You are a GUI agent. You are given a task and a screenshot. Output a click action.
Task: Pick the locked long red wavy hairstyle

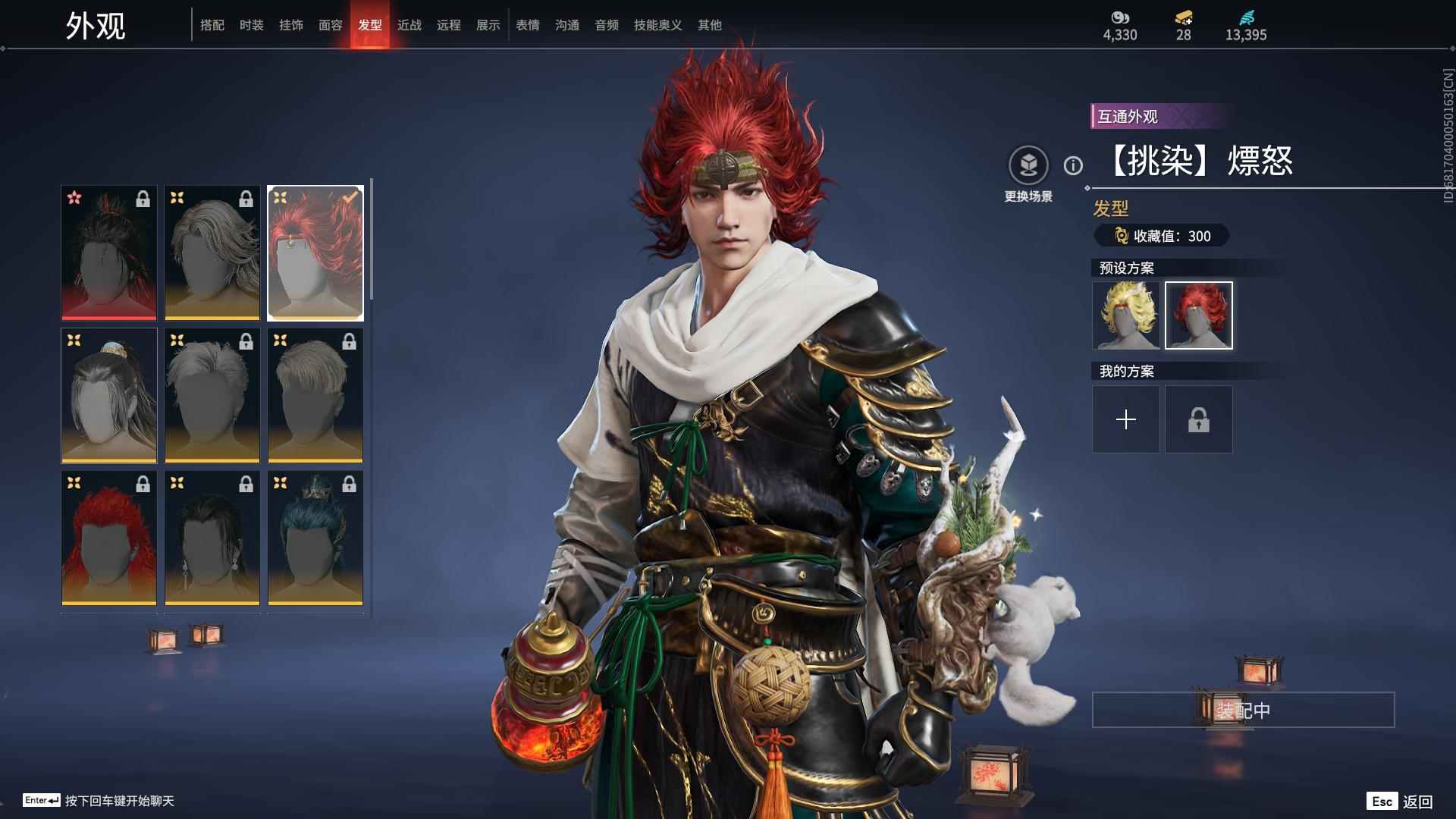[x=109, y=538]
